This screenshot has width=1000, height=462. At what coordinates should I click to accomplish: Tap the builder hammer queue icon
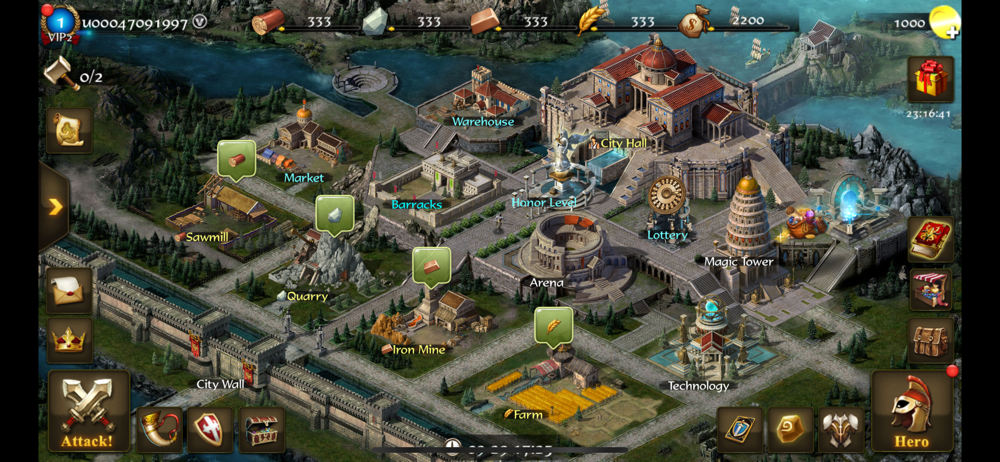pyautogui.click(x=62, y=74)
